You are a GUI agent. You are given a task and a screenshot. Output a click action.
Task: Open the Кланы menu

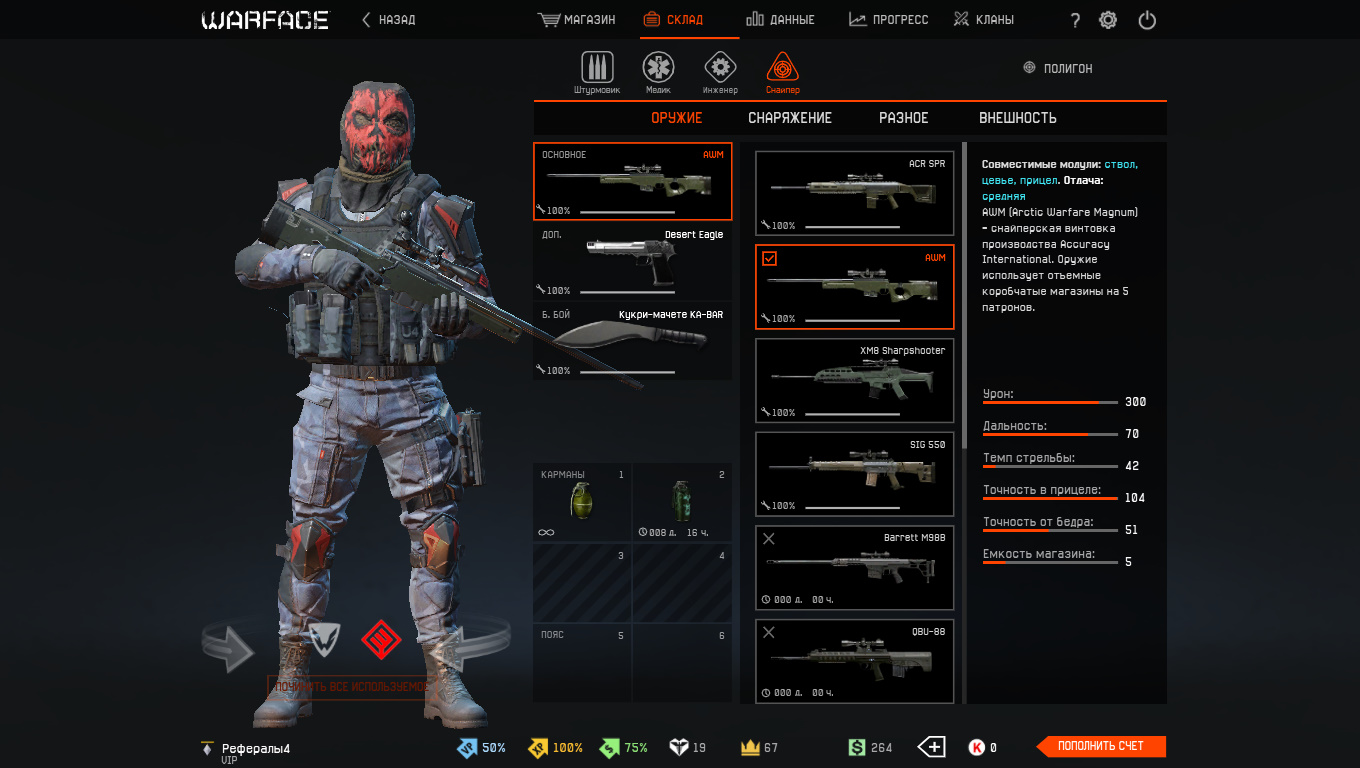(983, 20)
